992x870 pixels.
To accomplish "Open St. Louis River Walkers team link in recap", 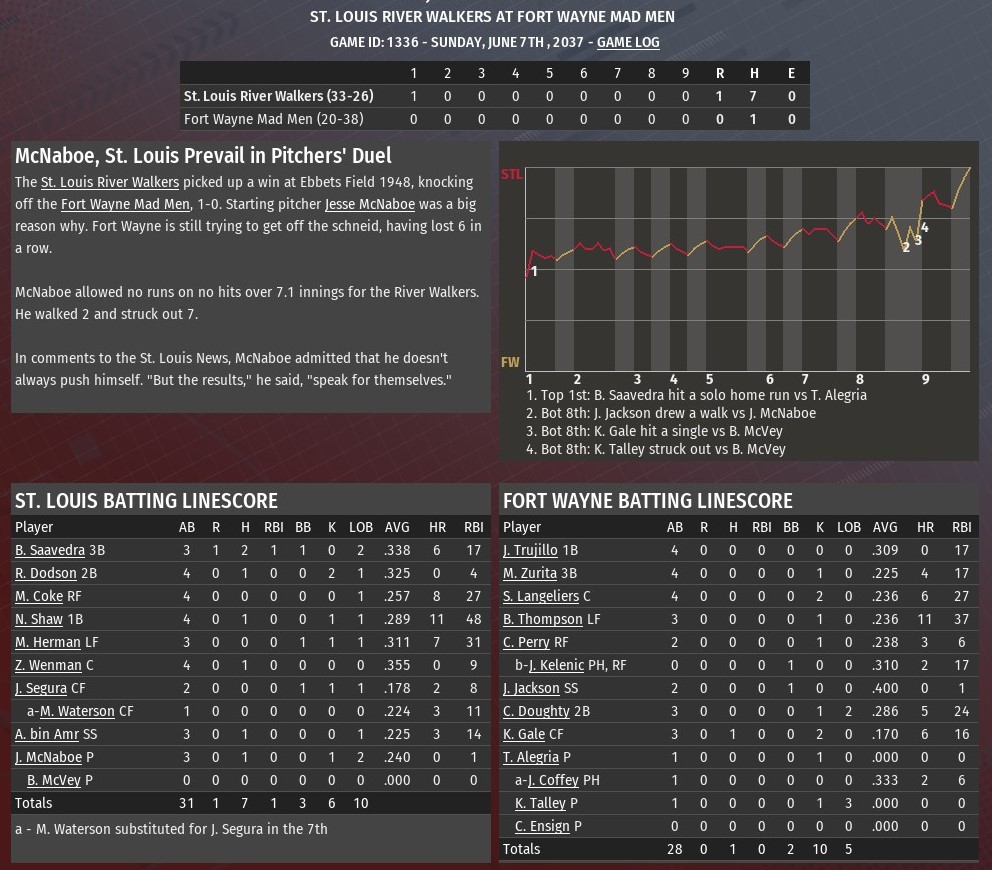I will coord(110,182).
